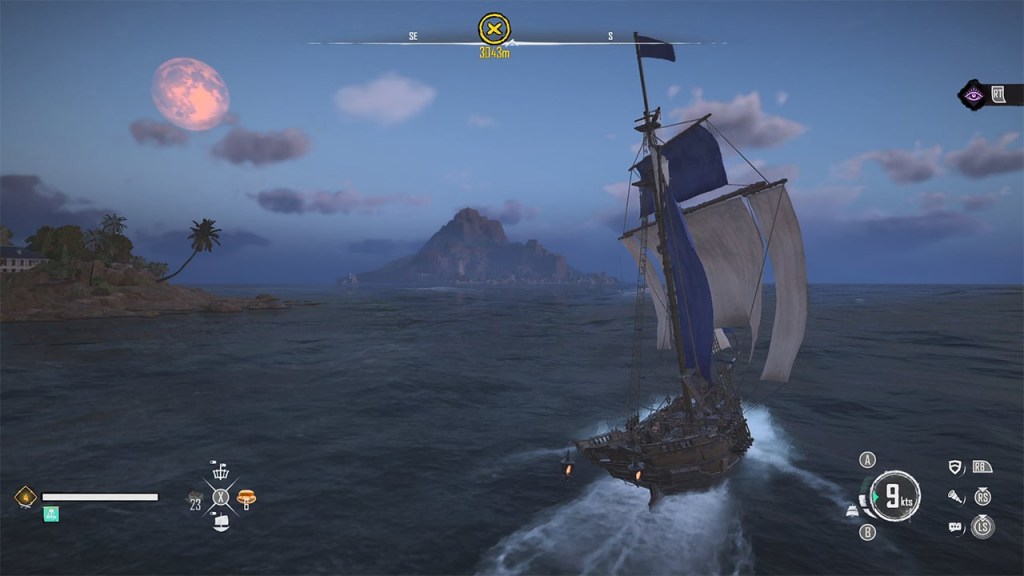This screenshot has width=1024, height=576.
Task: Activate the shield brace icon
Action: (956, 467)
